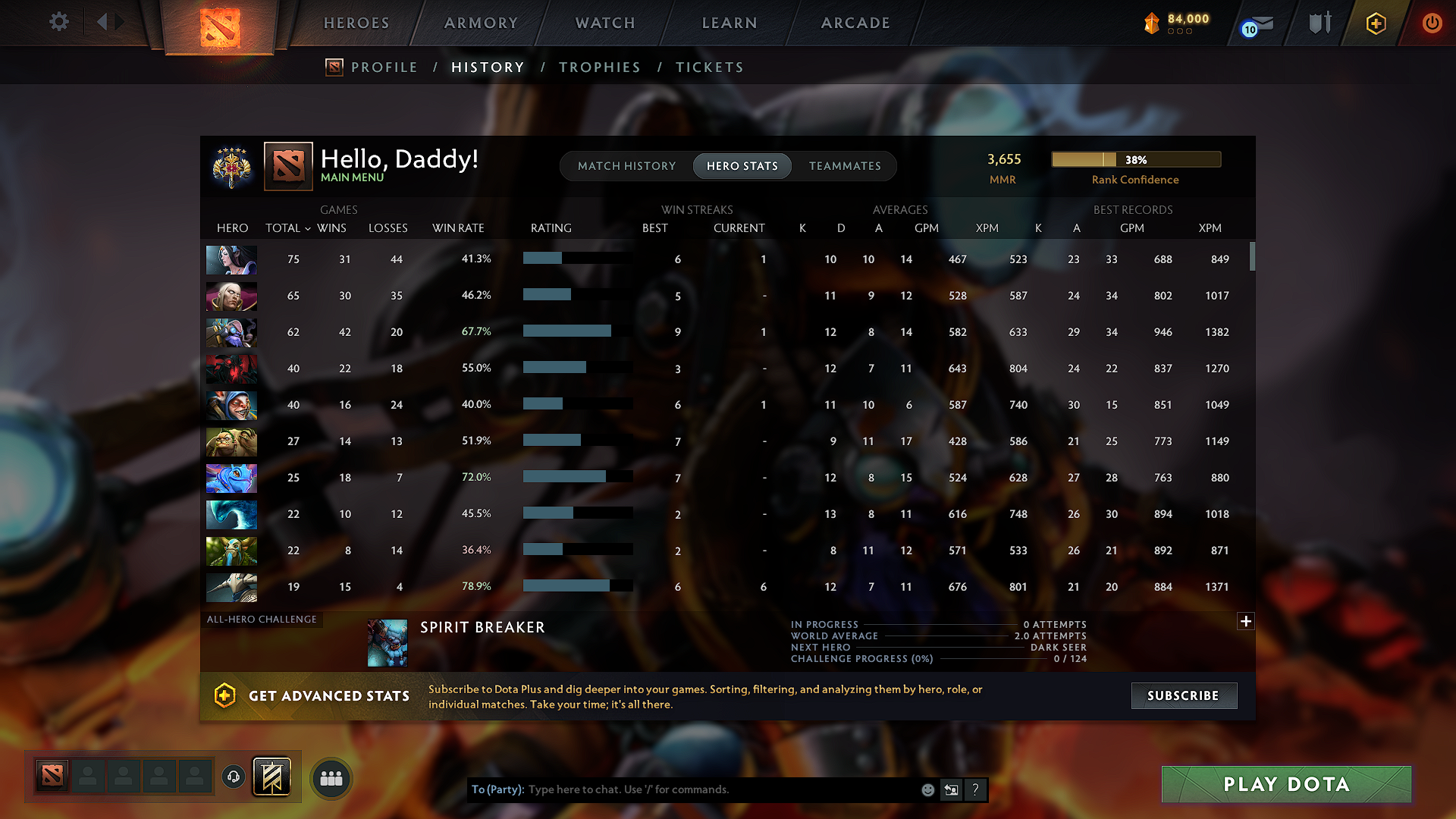This screenshot has height=819, width=1456.
Task: Open the WATCH menu
Action: tap(604, 23)
